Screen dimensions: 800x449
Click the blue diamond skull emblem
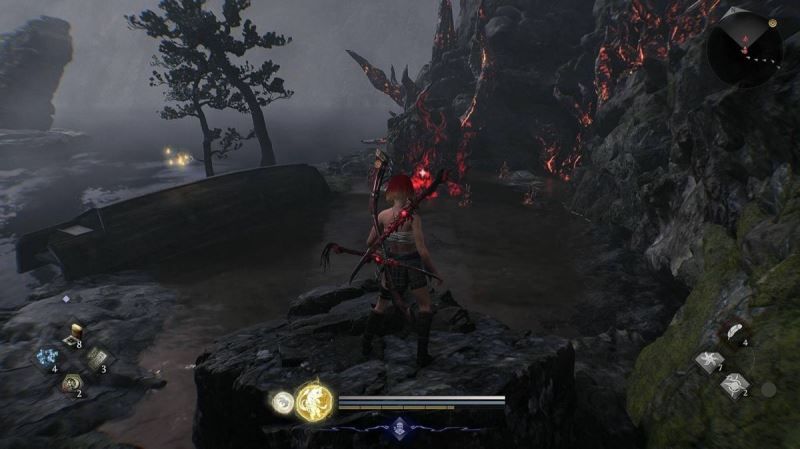399,426
